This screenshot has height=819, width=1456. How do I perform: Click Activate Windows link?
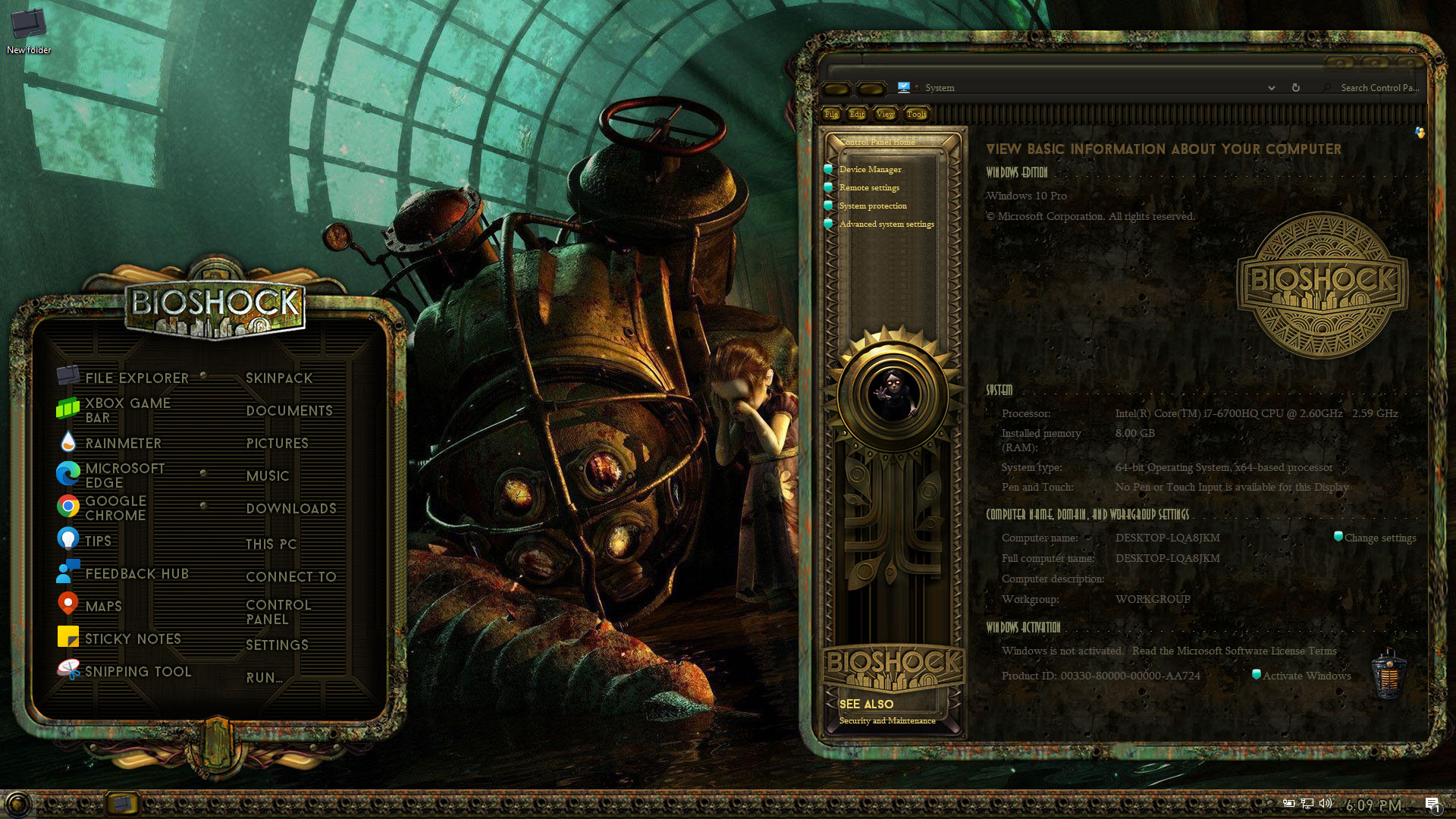pos(1306,676)
